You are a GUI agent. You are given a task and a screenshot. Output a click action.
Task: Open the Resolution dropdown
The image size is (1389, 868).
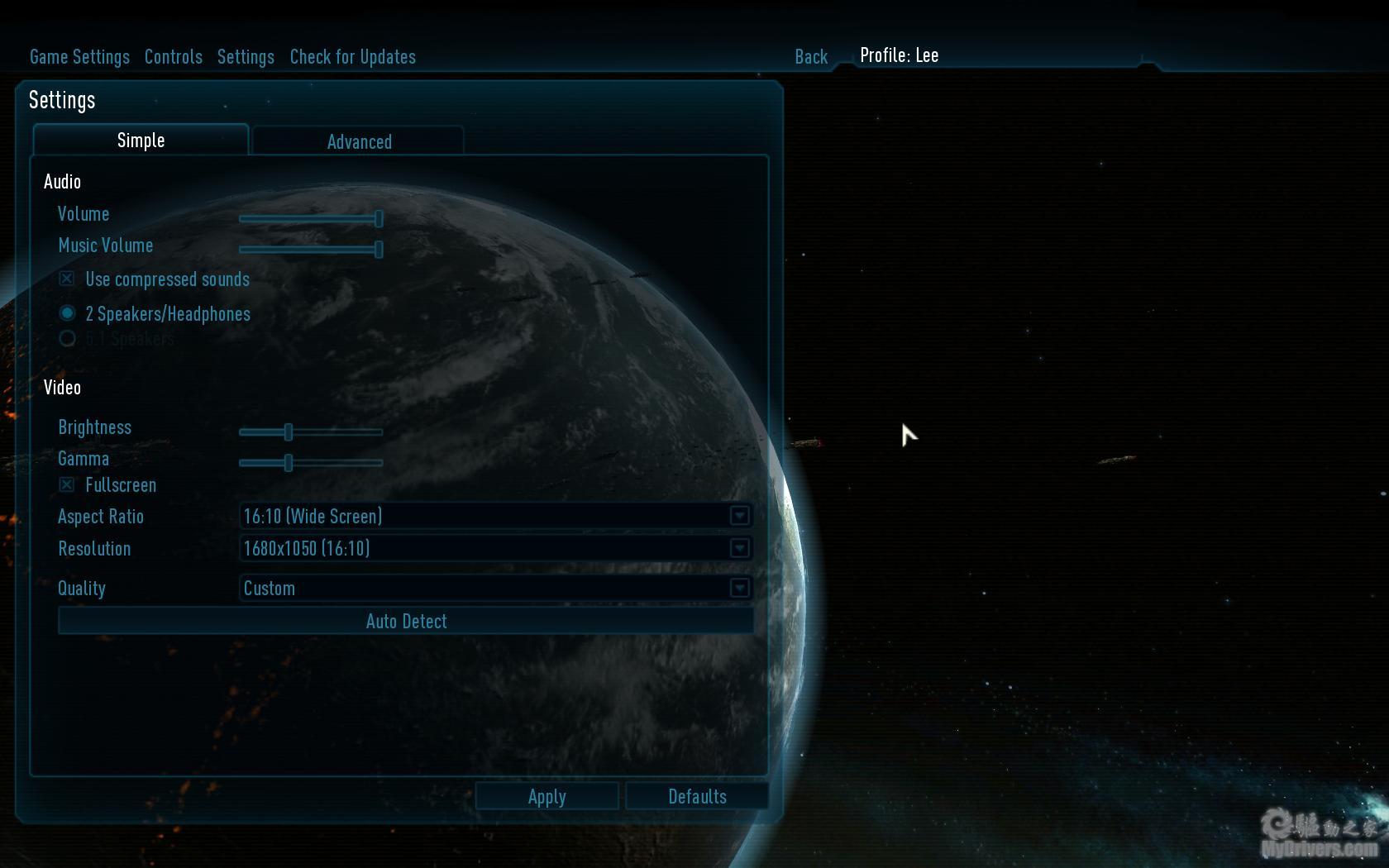739,548
